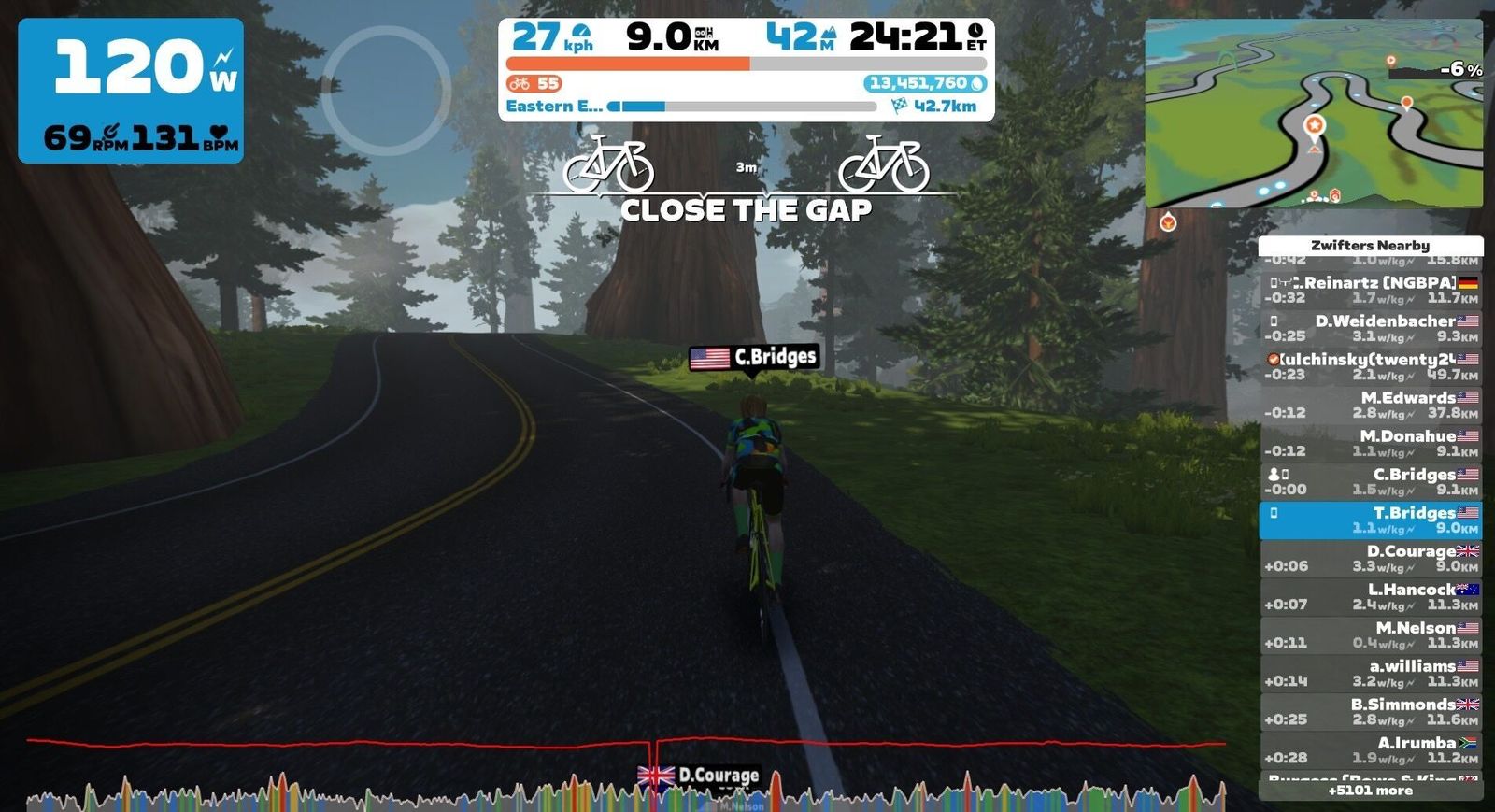The height and width of the screenshot is (812, 1495).
Task: Select M.Donahue's row in Zwifters Nearby
Action: [1370, 443]
